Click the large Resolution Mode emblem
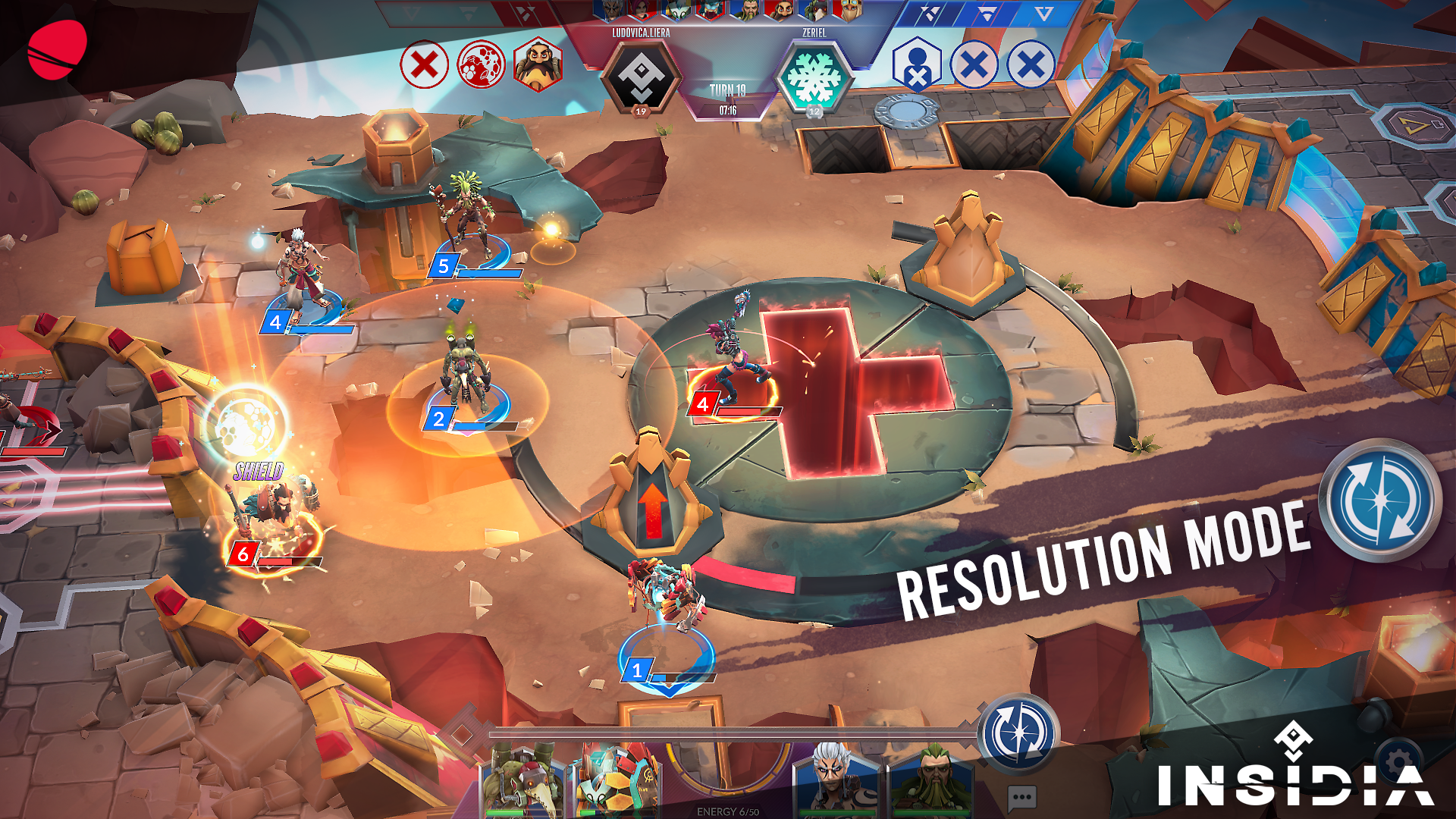Viewport: 1456px width, 819px height. [1380, 500]
